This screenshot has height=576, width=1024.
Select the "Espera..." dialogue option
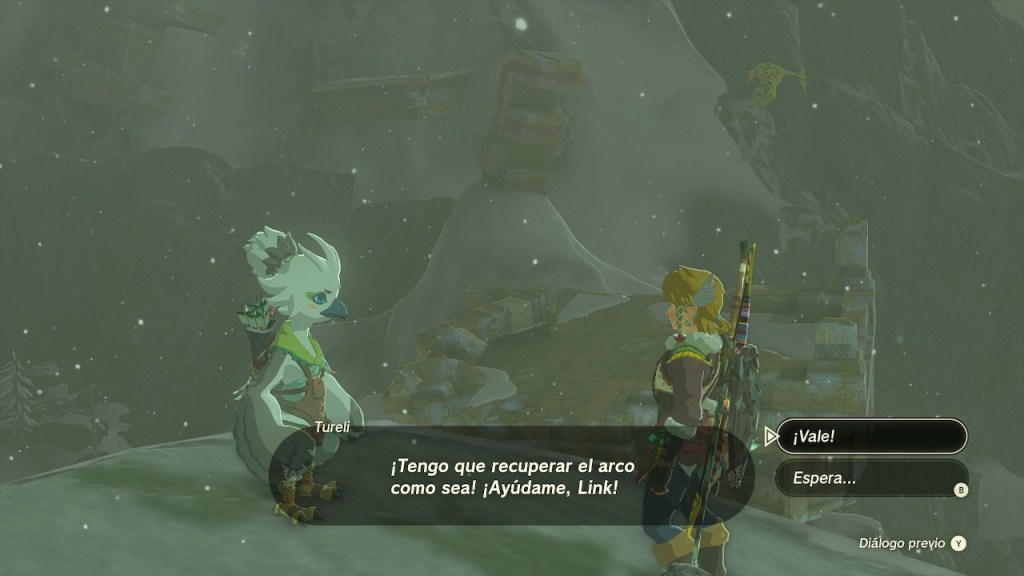[x=871, y=478]
